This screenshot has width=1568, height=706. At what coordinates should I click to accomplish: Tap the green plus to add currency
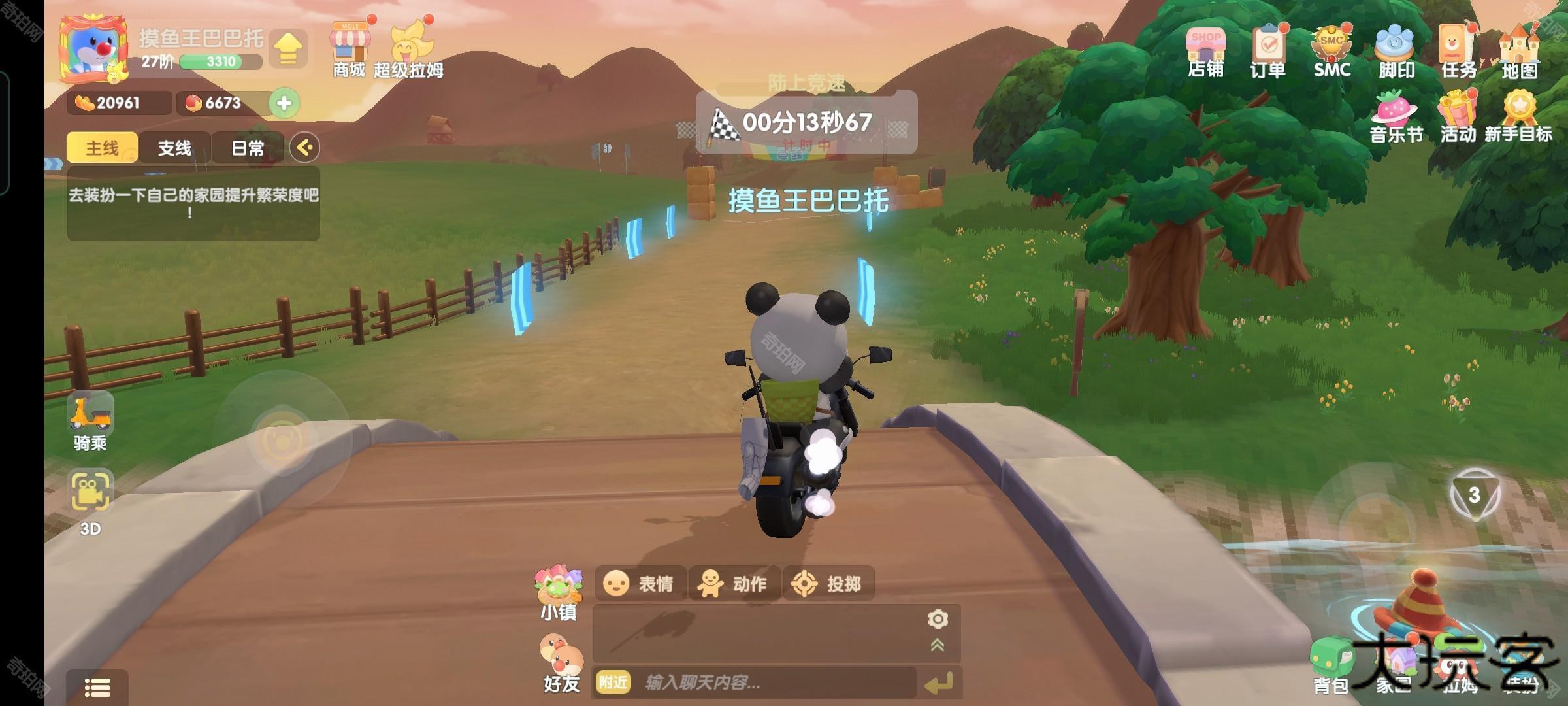(x=284, y=103)
